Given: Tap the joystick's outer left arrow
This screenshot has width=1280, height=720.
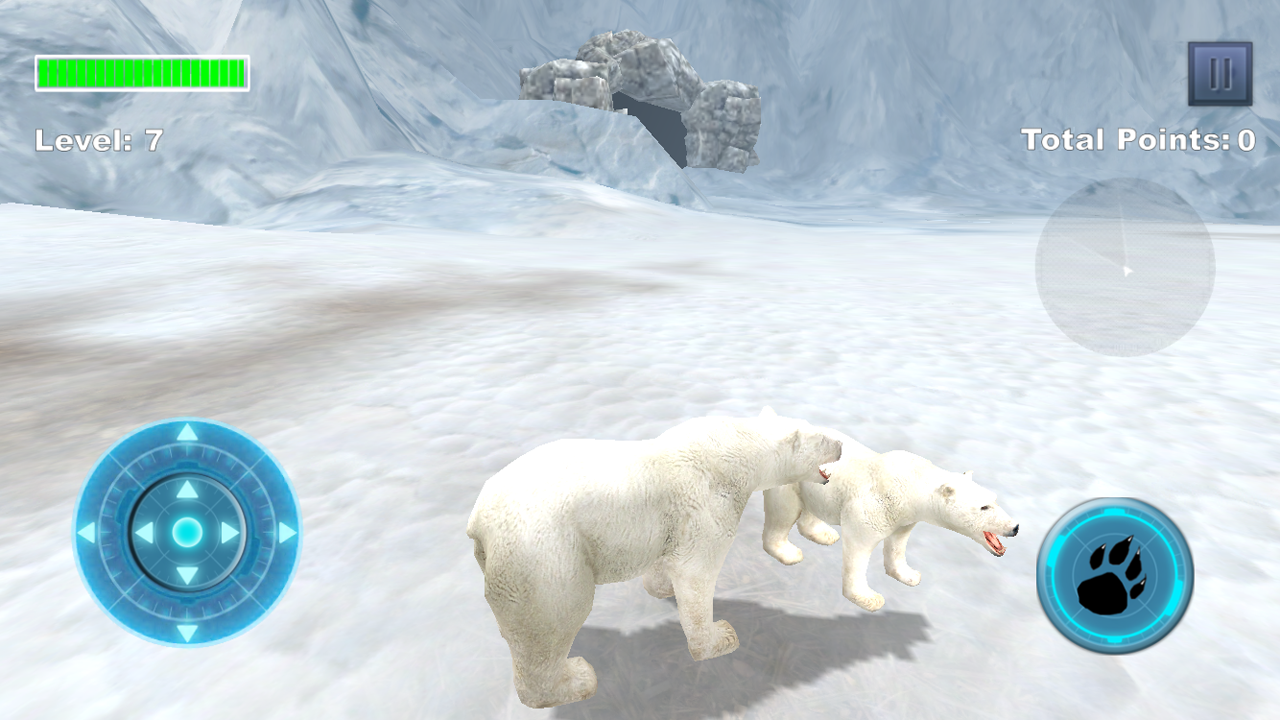Looking at the screenshot, I should coord(87,533).
